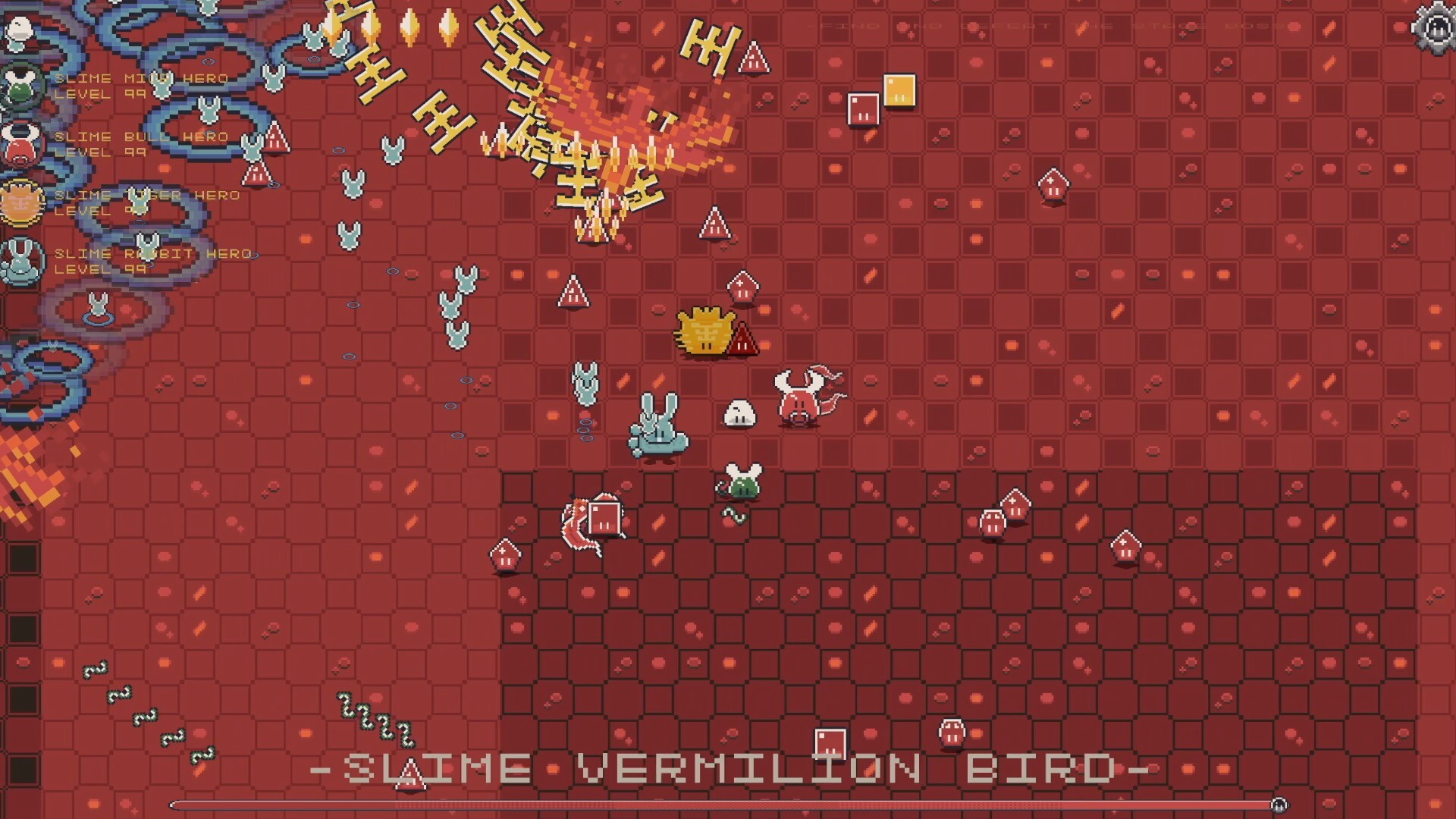Click the yellow crowned tiger slime enemy

705,330
